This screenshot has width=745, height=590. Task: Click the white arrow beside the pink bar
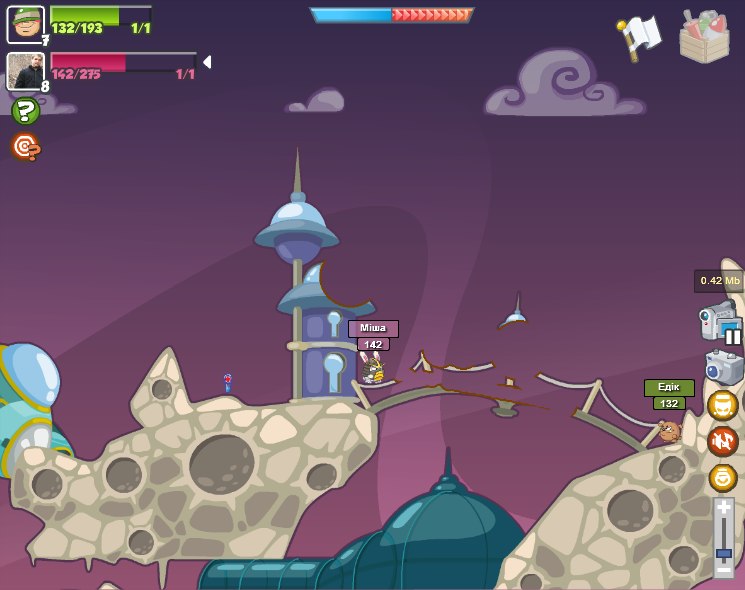click(x=207, y=62)
